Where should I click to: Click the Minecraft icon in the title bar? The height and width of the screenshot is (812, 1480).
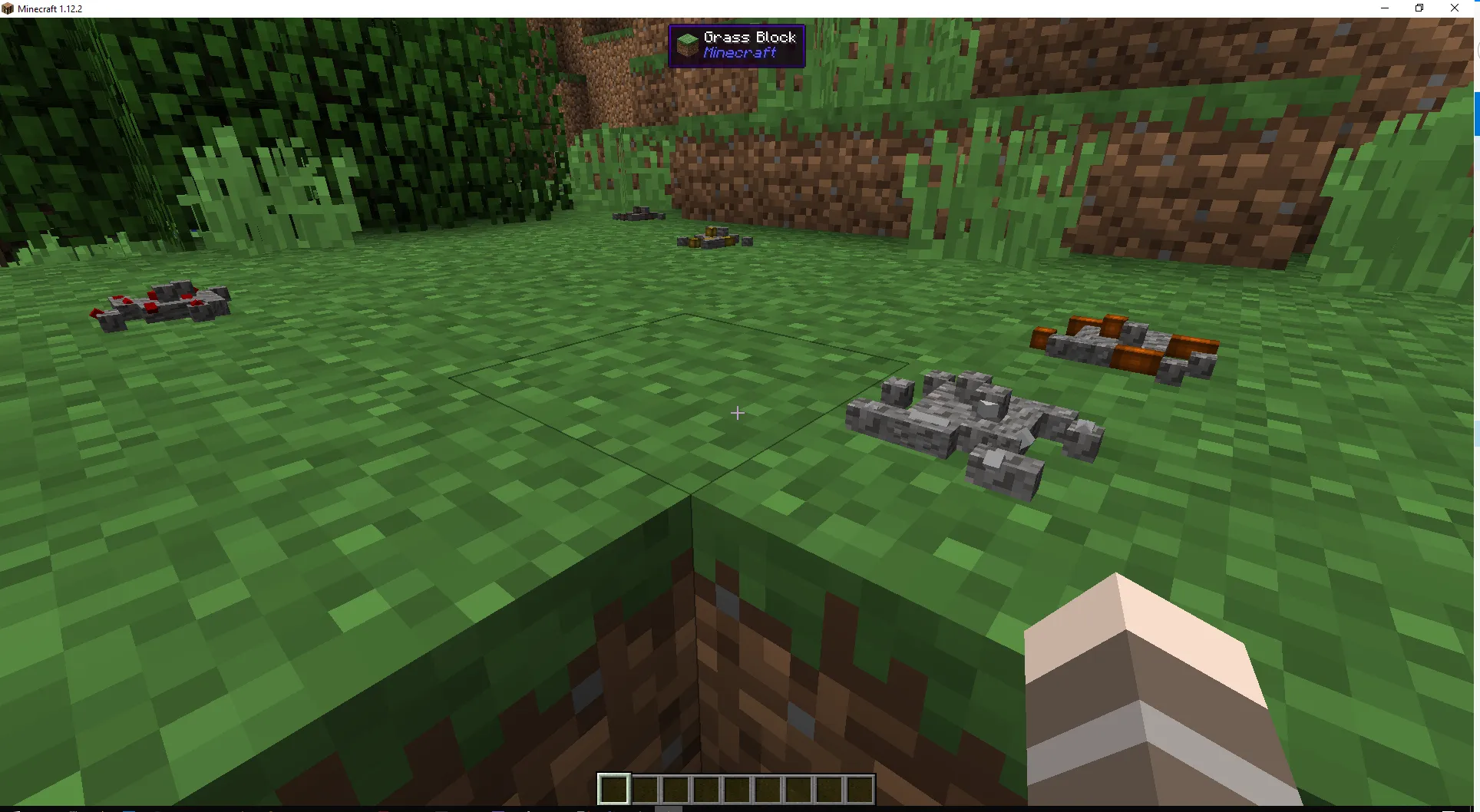point(8,8)
